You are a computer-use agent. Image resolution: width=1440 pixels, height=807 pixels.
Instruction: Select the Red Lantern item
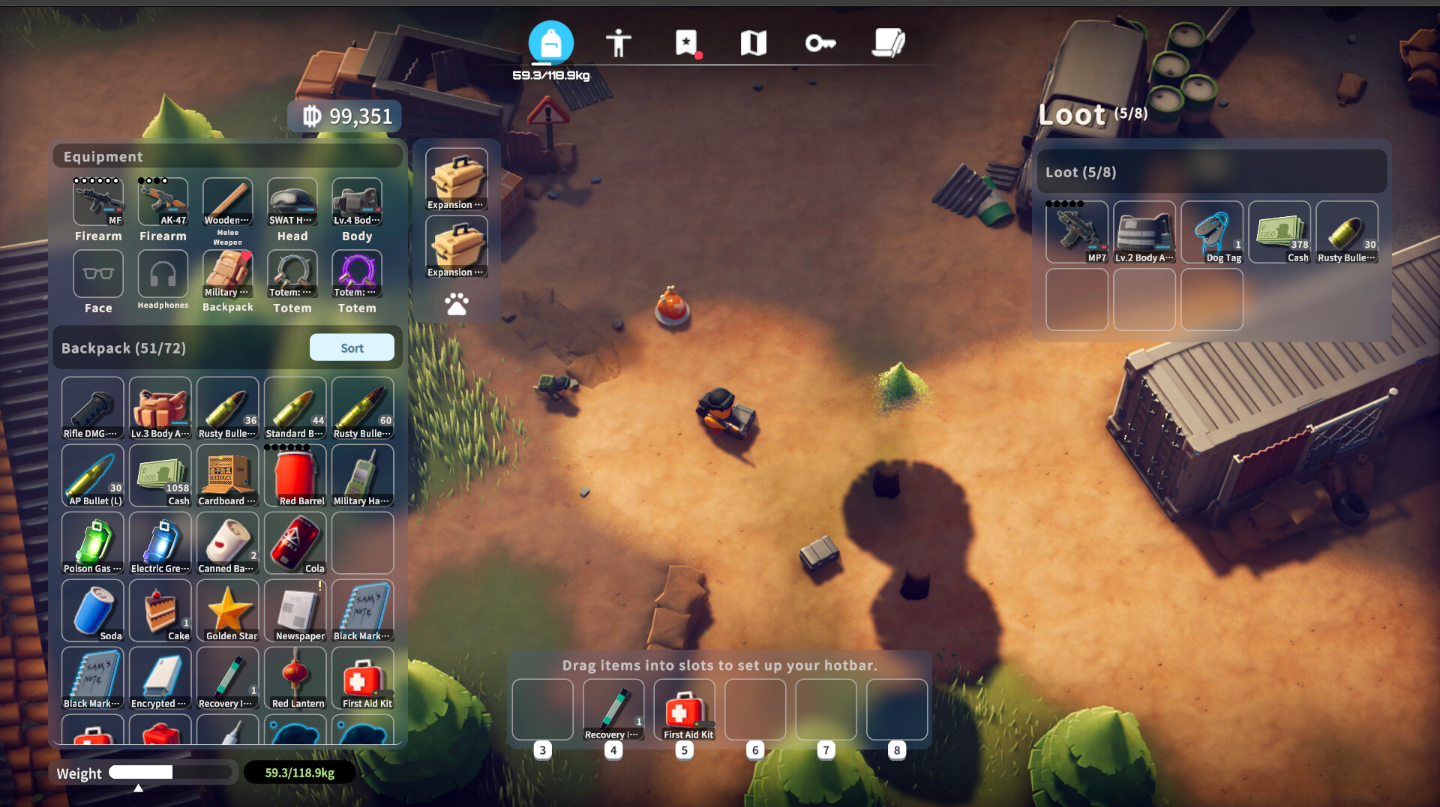click(x=295, y=678)
